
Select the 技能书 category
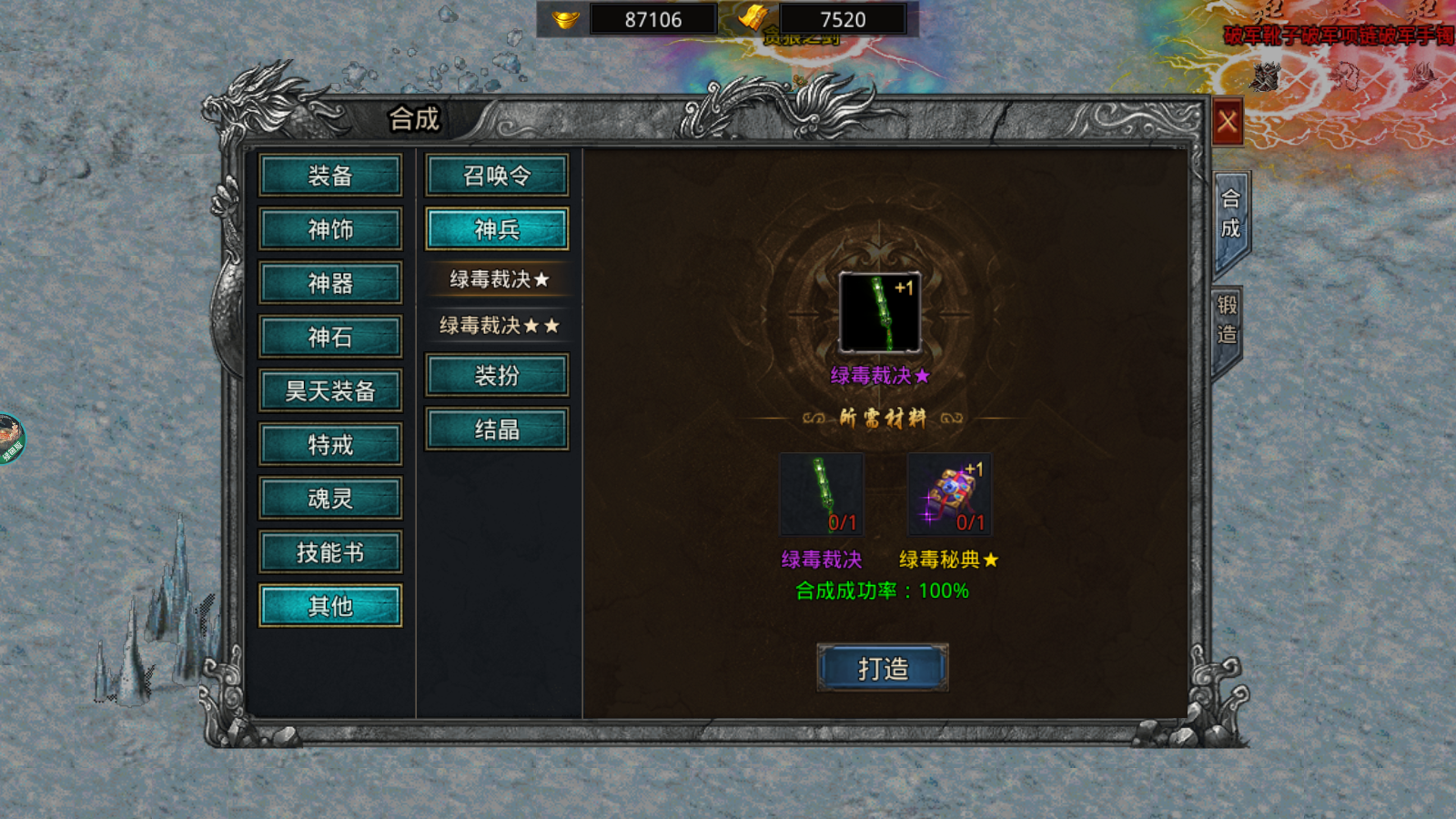click(330, 551)
